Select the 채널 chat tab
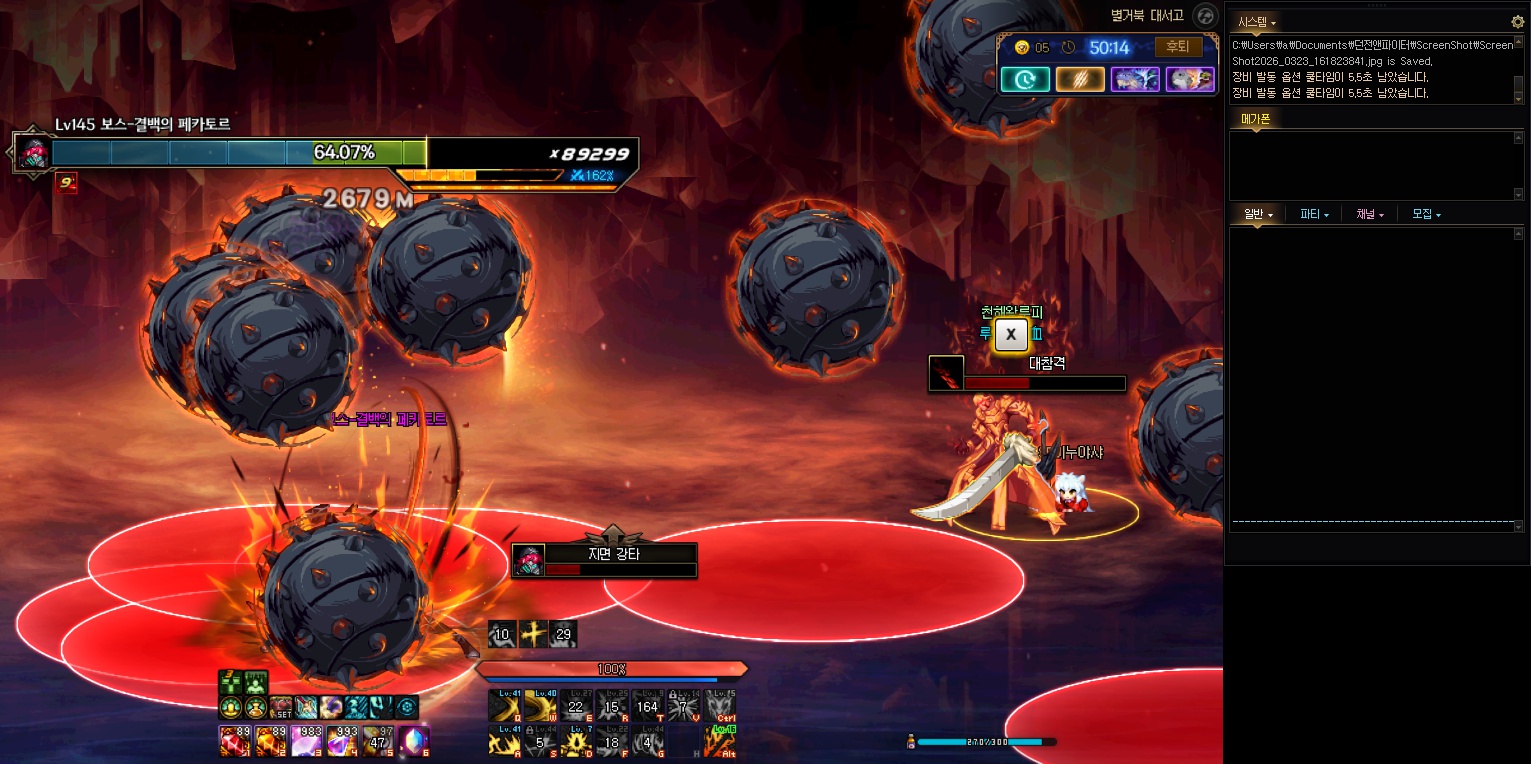Screen dimensions: 1531x764 [1369, 214]
